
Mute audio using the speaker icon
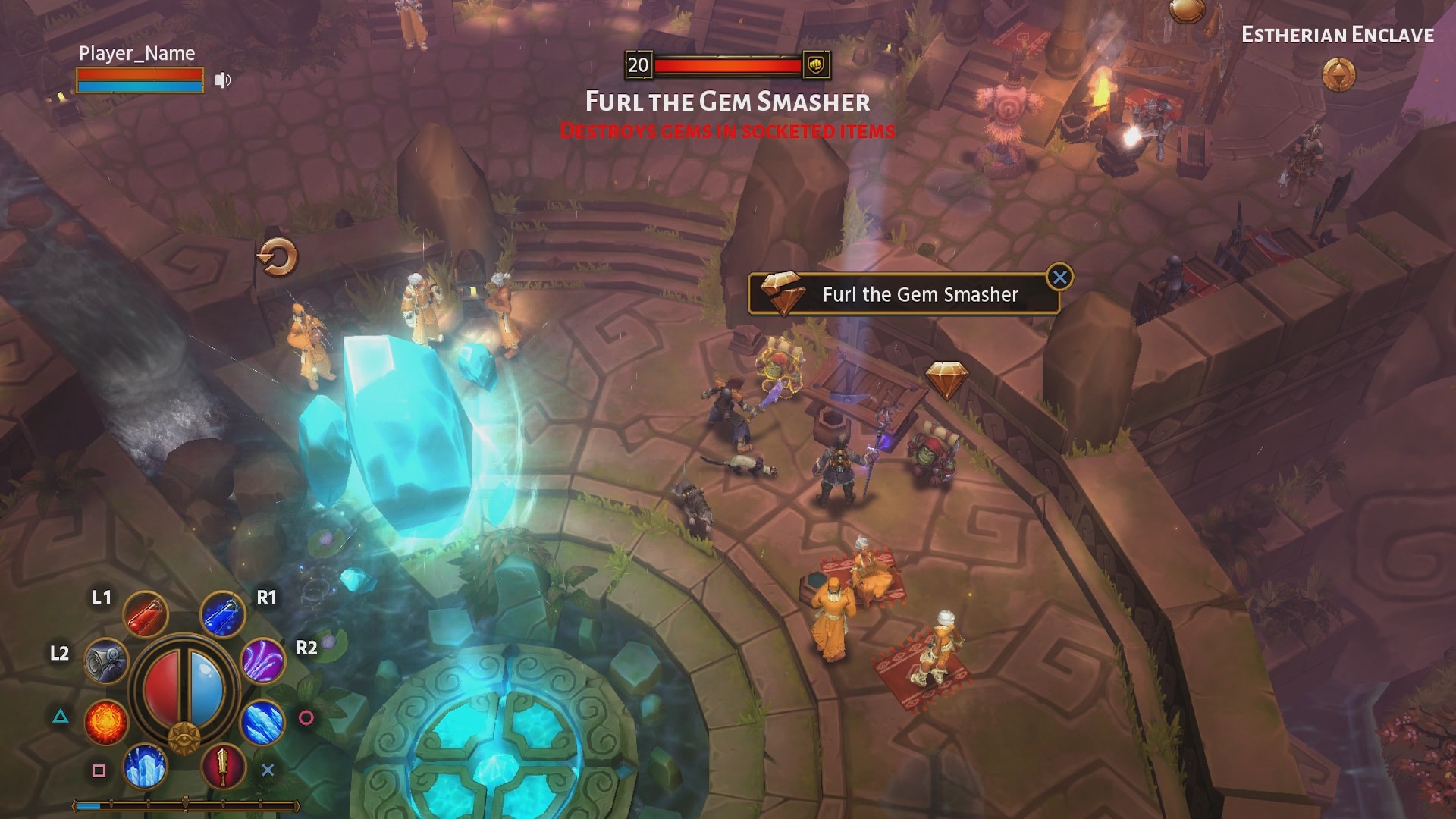click(x=223, y=79)
